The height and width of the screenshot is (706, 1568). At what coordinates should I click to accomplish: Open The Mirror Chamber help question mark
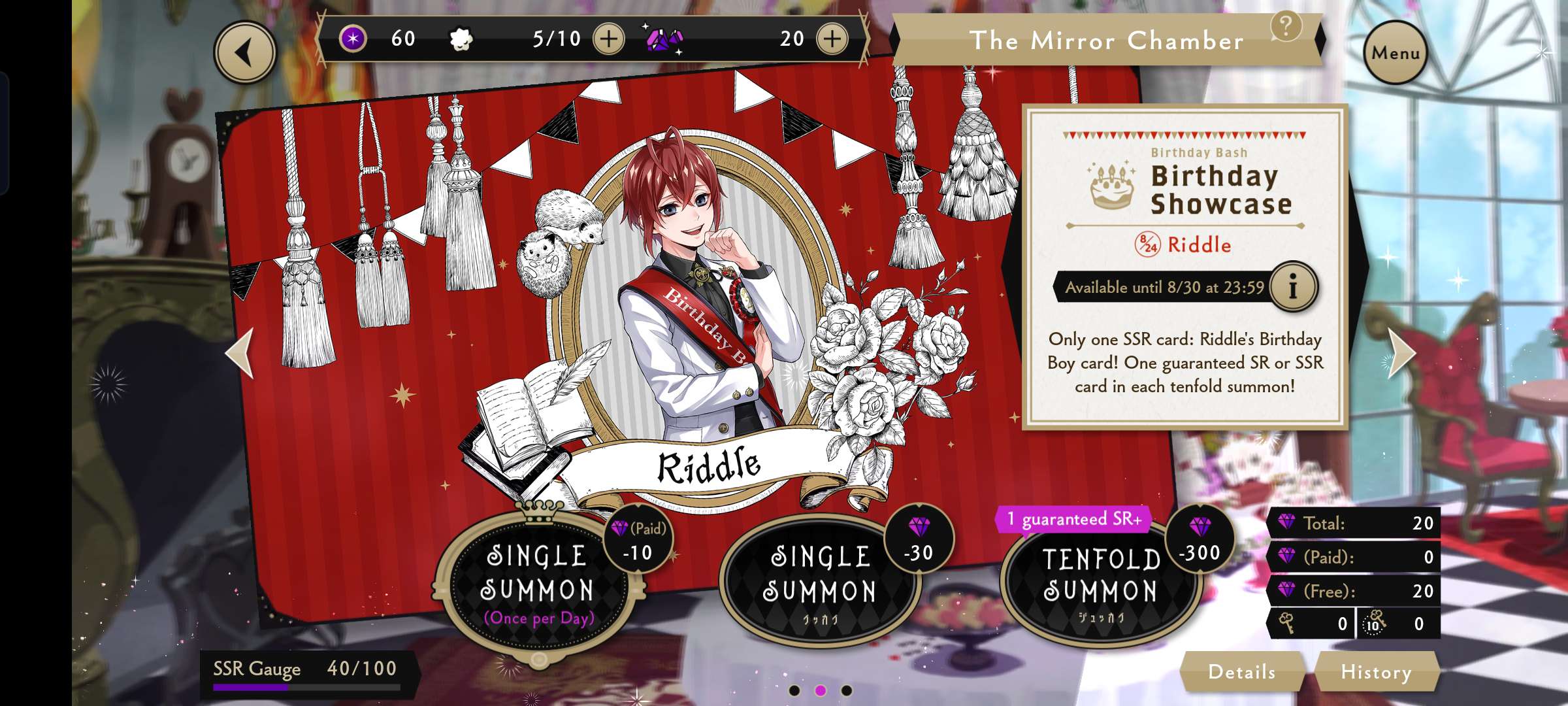click(1286, 27)
